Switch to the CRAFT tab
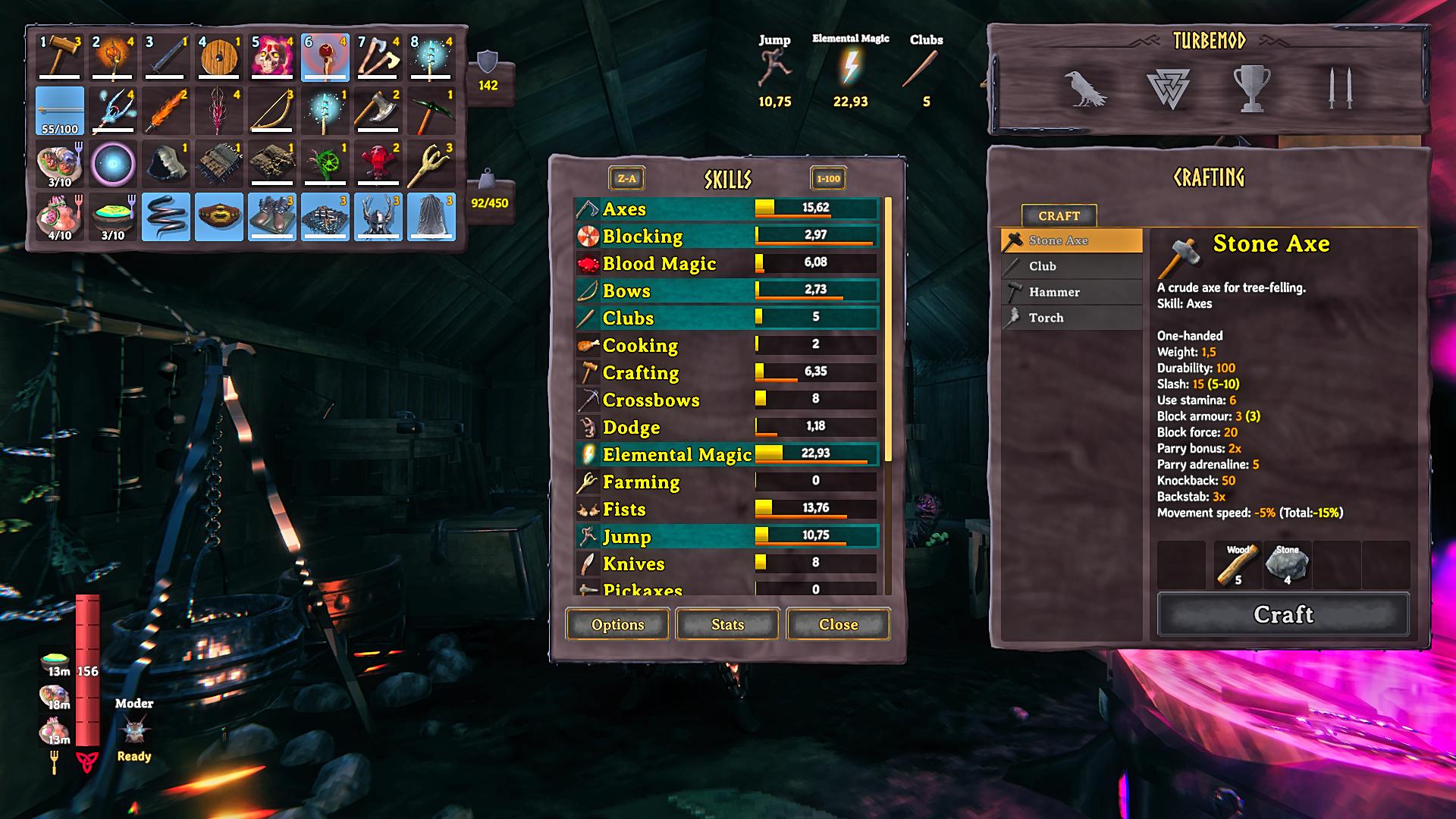 (x=1059, y=216)
